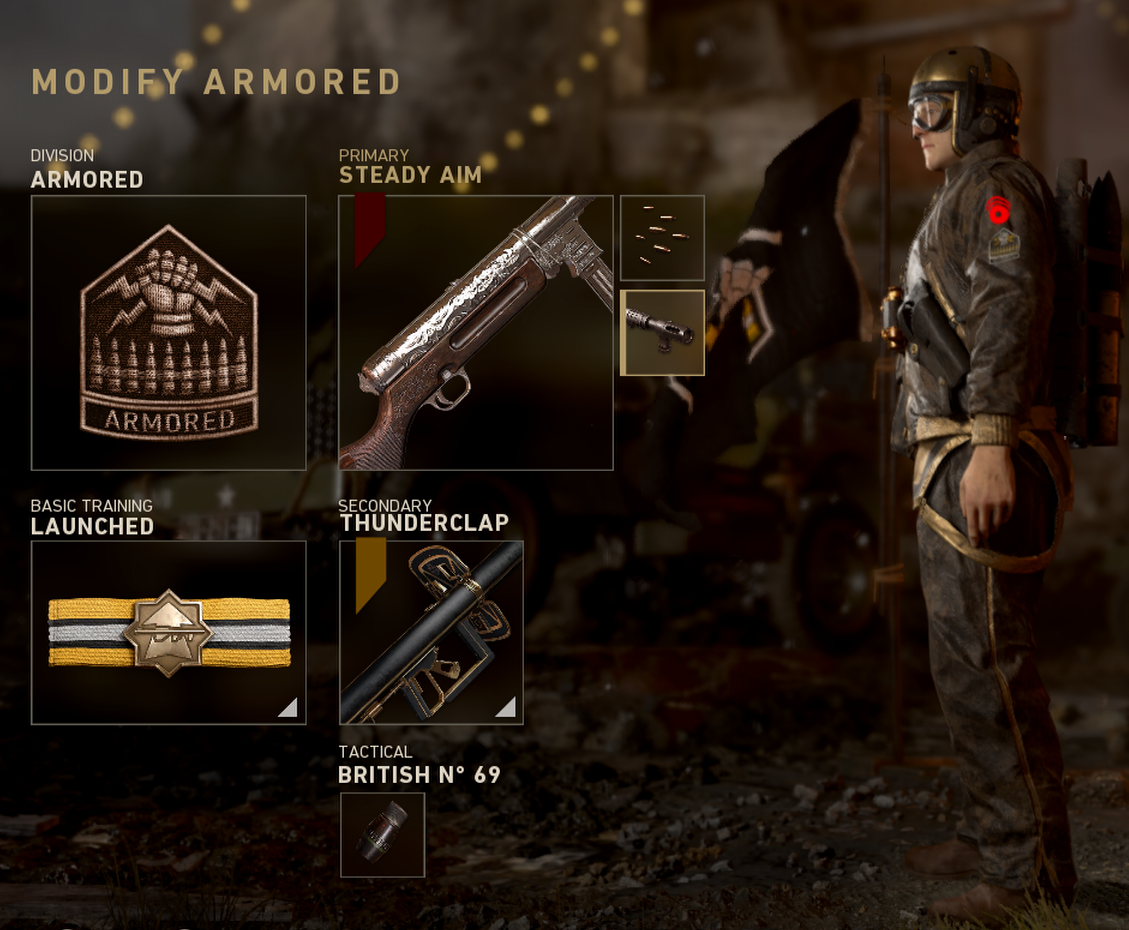This screenshot has height=930, width=1129.
Task: Select the highlighted grip attachment slot
Action: coord(662,333)
